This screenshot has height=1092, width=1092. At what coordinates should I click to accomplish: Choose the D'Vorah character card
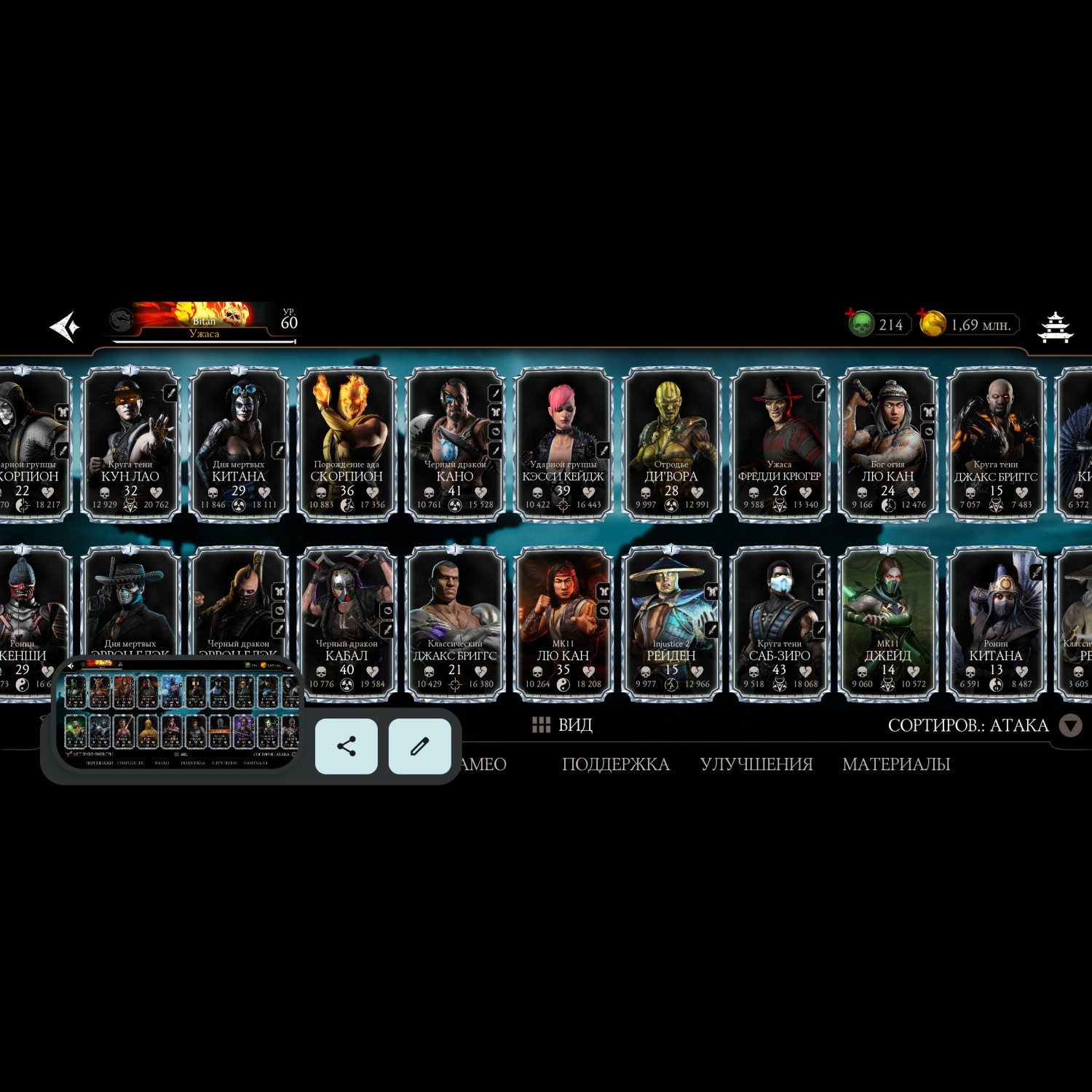(x=671, y=444)
